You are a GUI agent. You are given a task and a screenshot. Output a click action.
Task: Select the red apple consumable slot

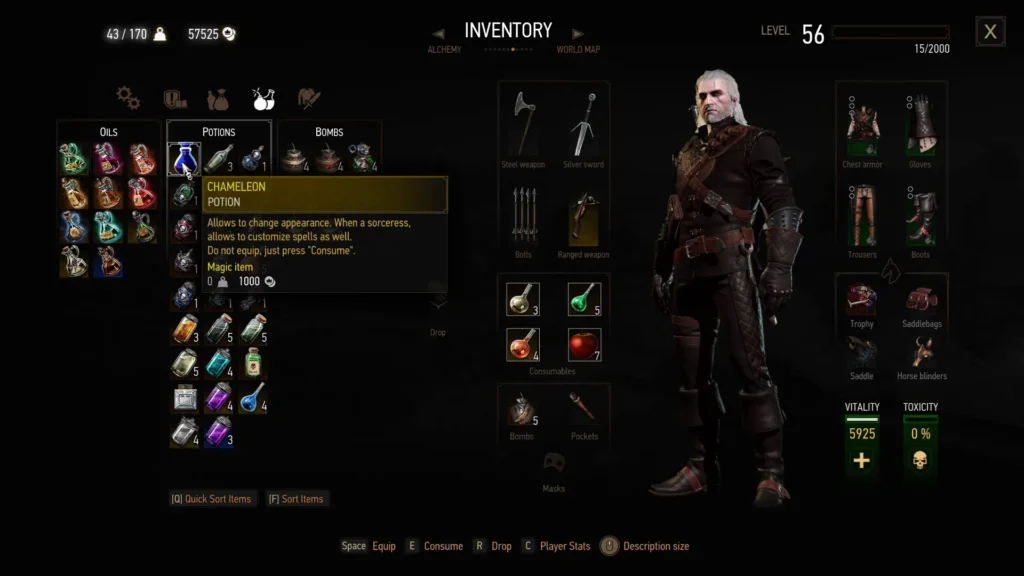click(x=584, y=344)
